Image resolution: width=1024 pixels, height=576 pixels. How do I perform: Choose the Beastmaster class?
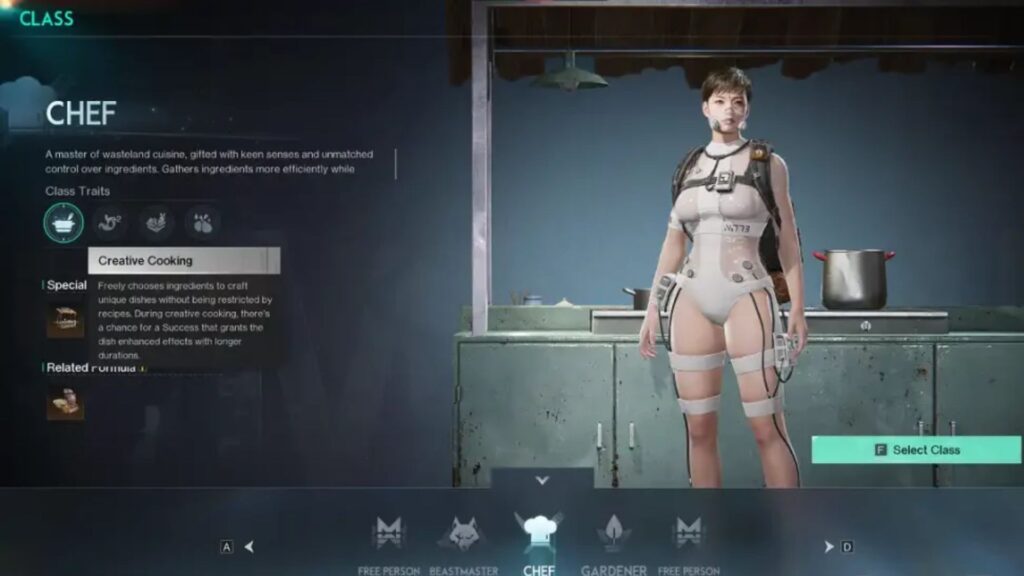pyautogui.click(x=462, y=534)
